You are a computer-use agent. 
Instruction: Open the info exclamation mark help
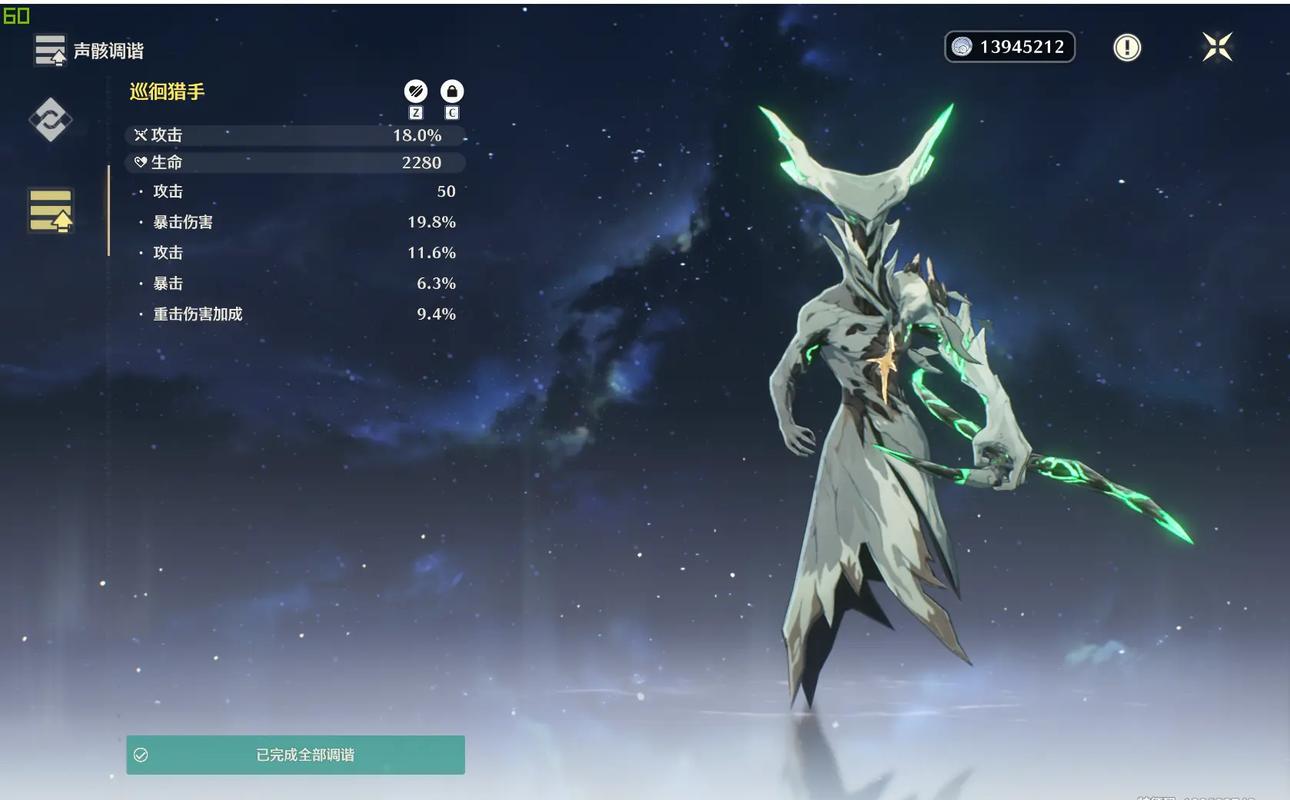click(1127, 47)
